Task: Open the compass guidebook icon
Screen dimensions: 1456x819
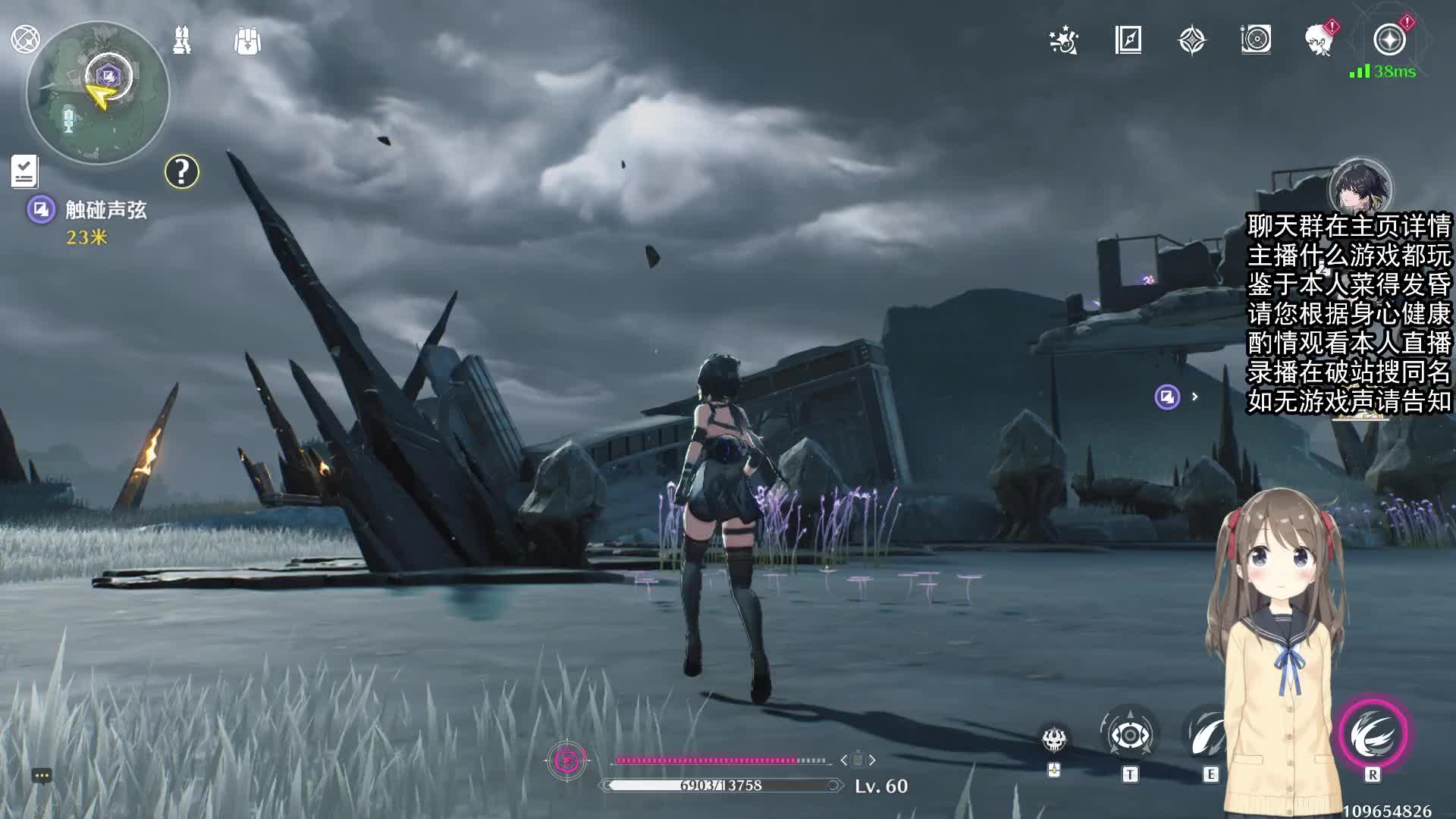Action: pyautogui.click(x=1128, y=40)
